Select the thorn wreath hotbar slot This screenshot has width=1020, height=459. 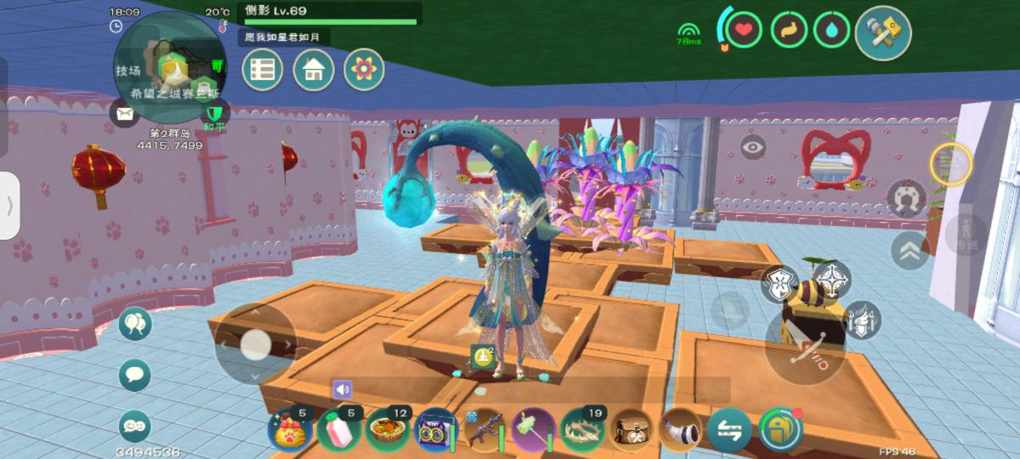click(581, 430)
